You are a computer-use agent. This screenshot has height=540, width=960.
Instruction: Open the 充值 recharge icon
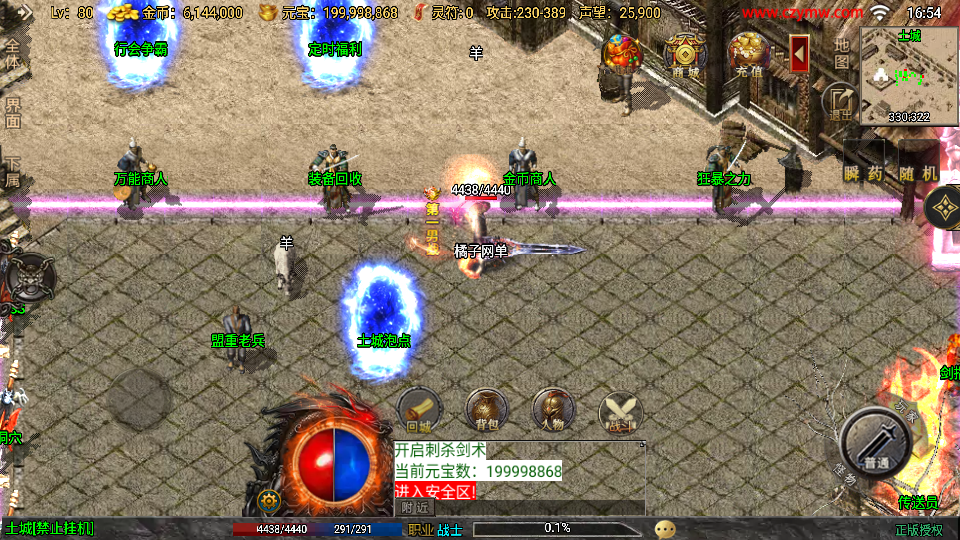pyautogui.click(x=748, y=54)
